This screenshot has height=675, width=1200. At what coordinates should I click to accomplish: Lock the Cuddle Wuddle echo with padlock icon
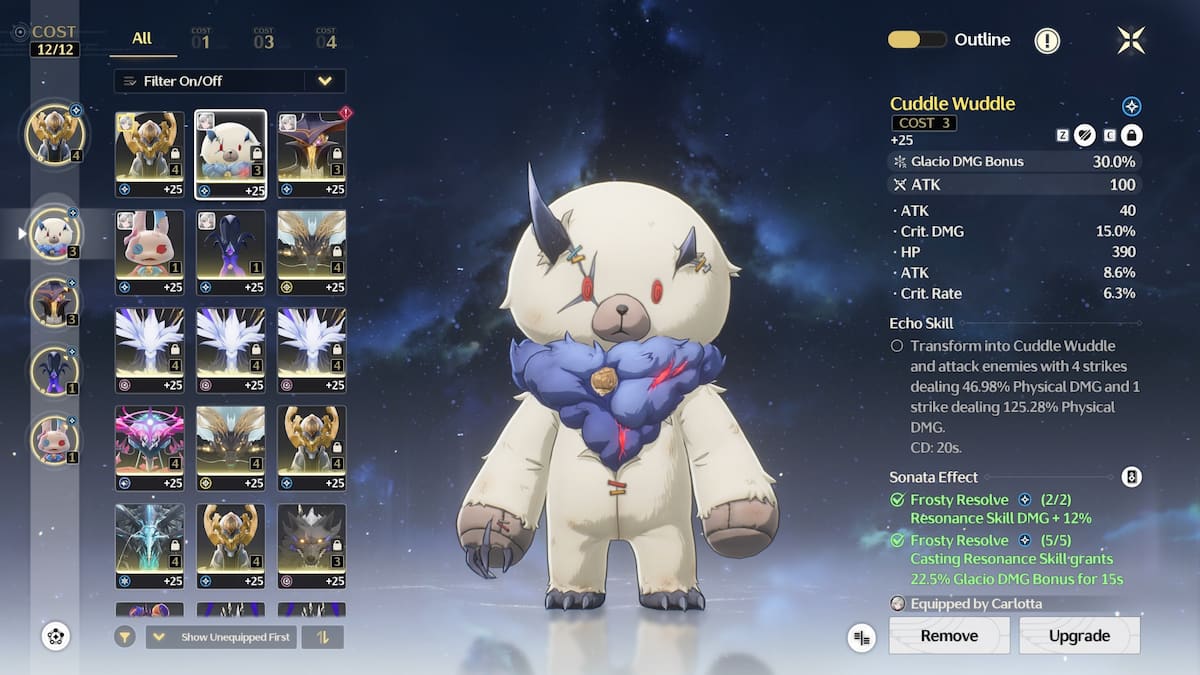tap(1132, 136)
